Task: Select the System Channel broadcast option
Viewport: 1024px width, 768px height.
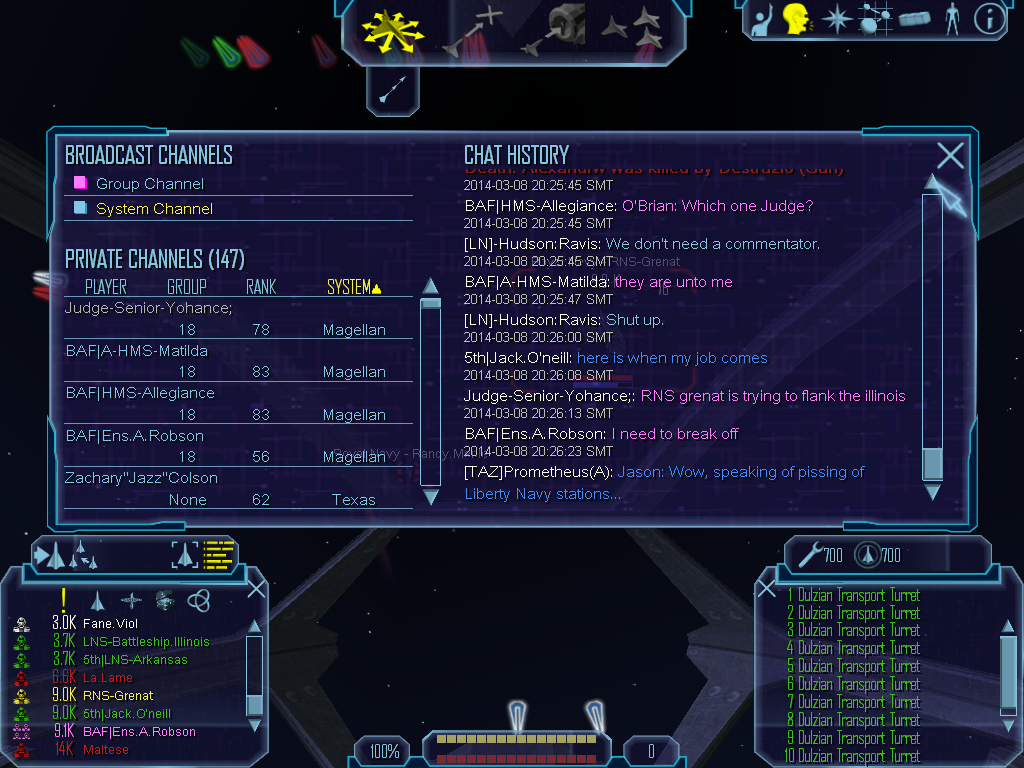Action: pyautogui.click(x=153, y=209)
